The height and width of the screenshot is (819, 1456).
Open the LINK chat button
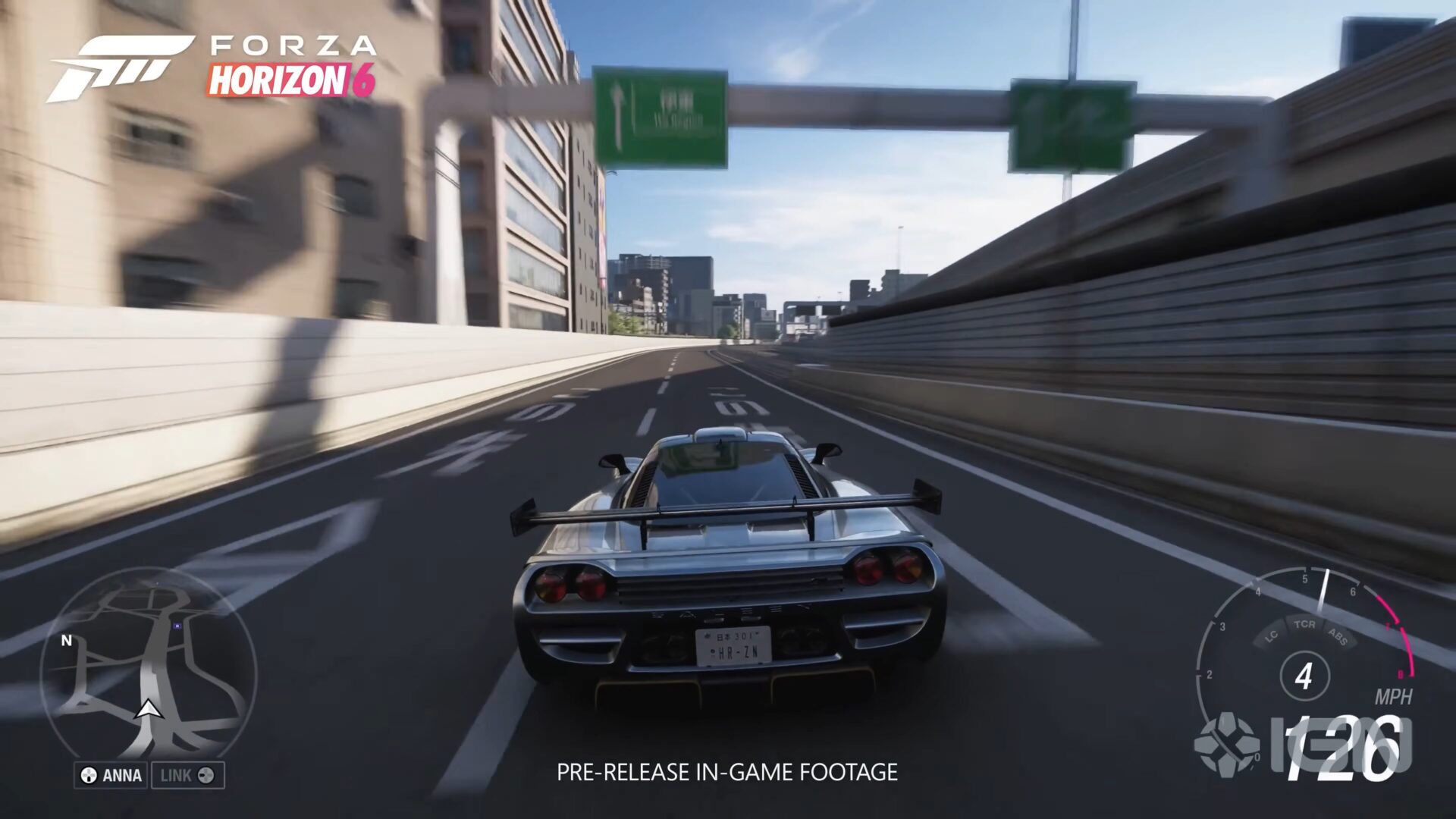point(188,775)
